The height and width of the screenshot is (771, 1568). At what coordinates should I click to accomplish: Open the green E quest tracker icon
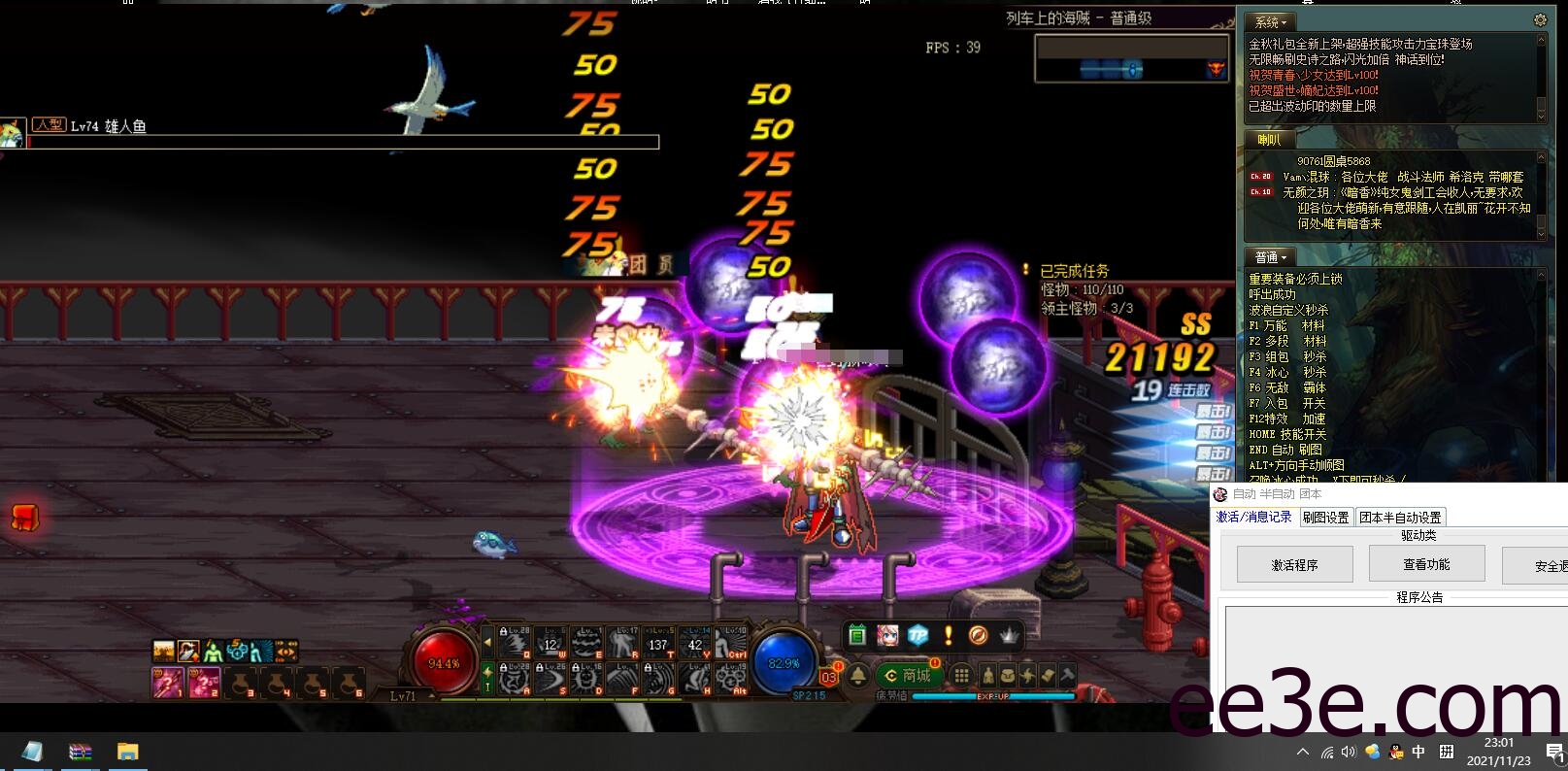(857, 636)
